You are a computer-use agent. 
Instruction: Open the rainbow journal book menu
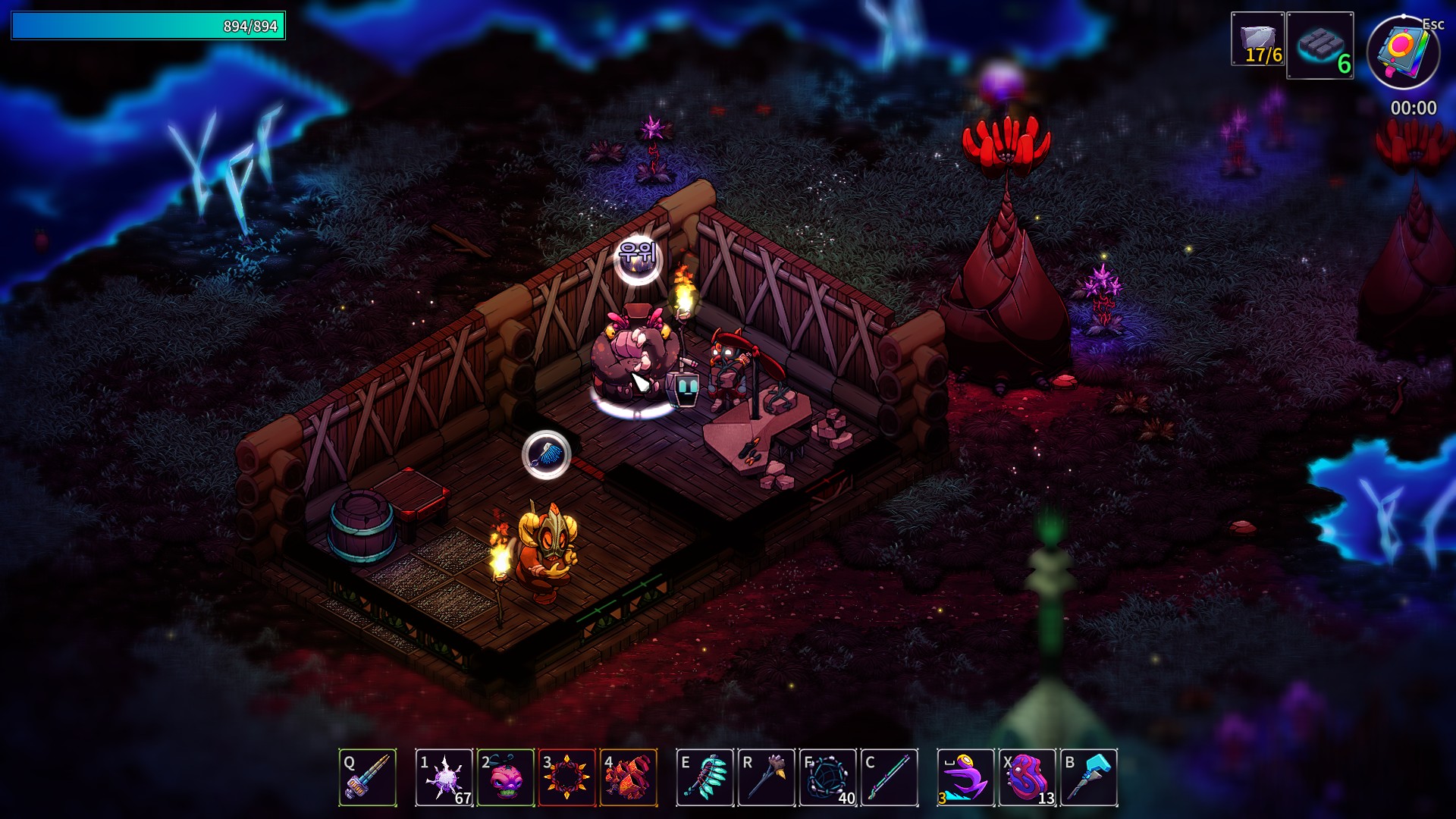click(x=1403, y=53)
